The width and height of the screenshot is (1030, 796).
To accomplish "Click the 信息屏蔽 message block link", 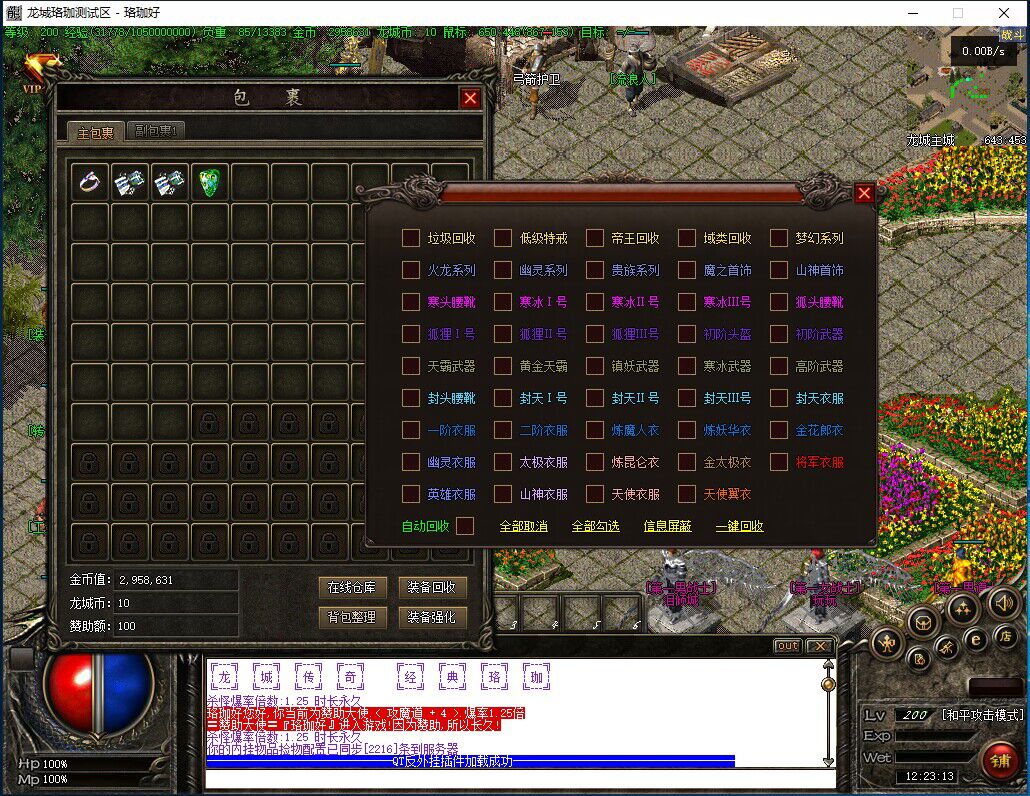I will pos(668,526).
